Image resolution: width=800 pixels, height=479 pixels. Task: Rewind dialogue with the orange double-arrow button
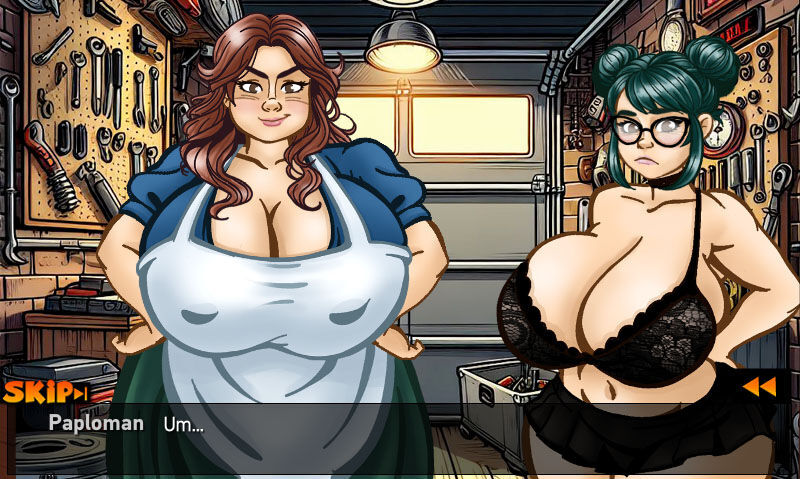click(757, 387)
